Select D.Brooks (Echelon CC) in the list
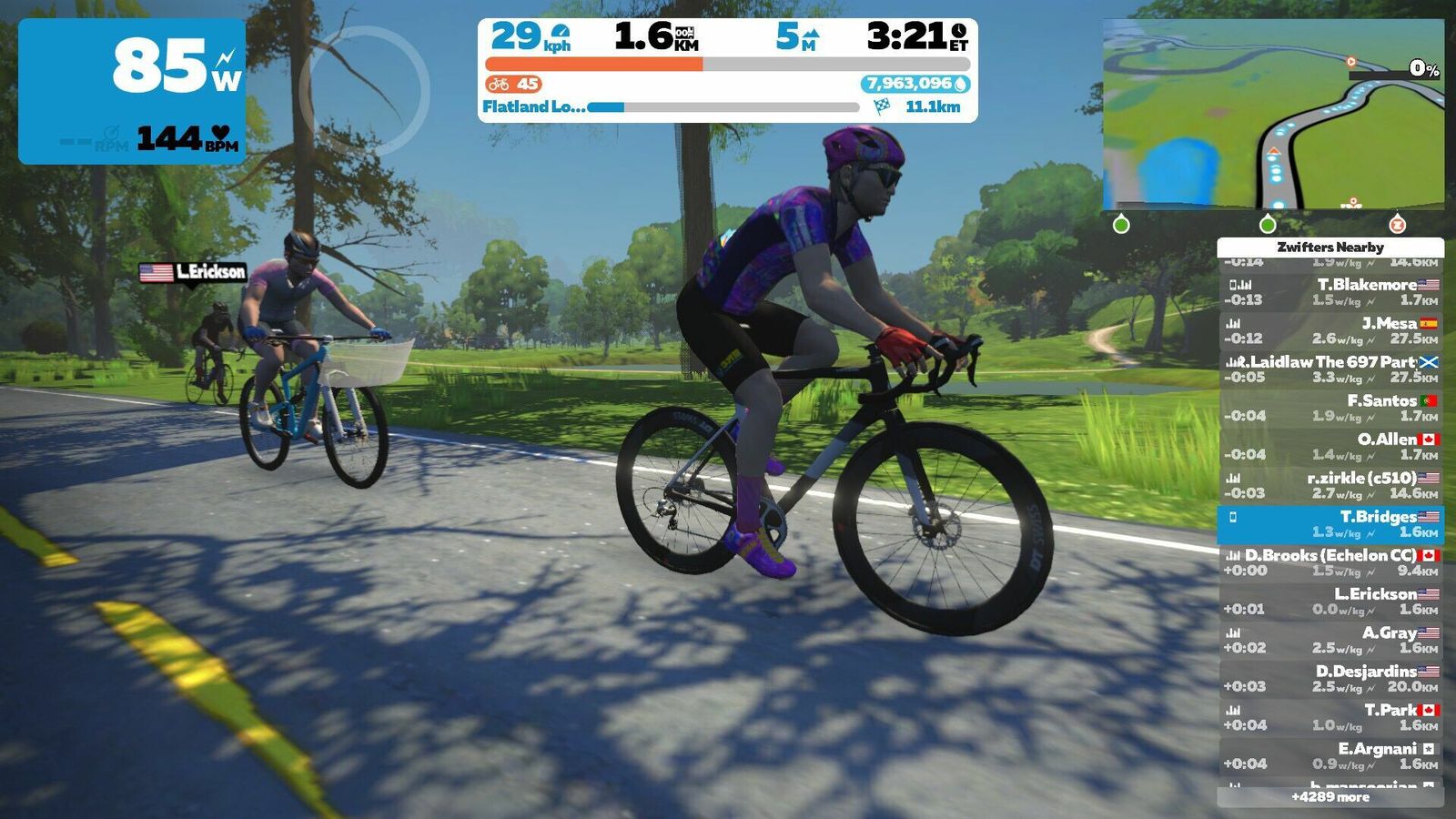This screenshot has width=1456, height=819. [1330, 562]
